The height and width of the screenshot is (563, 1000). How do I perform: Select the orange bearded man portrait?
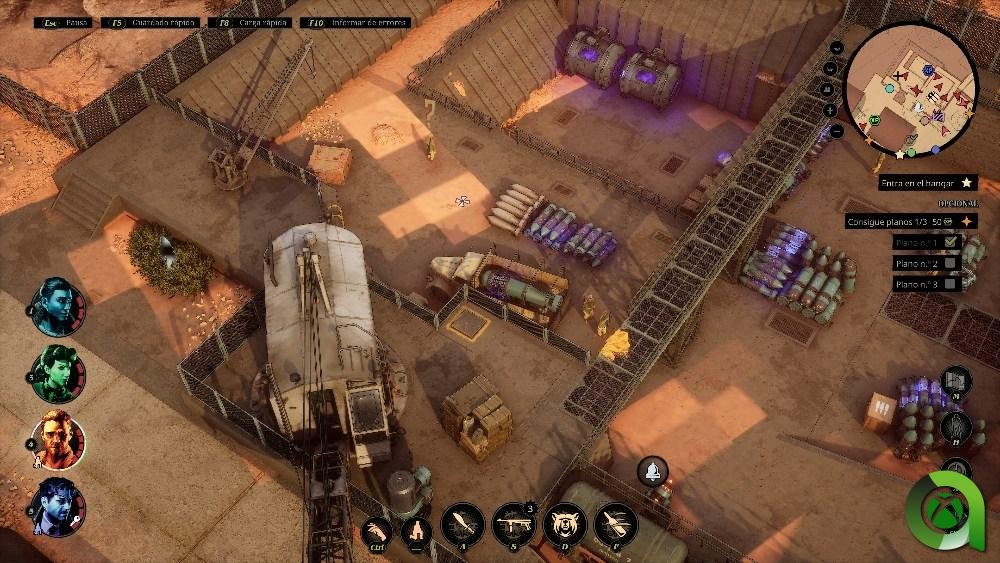tap(57, 440)
